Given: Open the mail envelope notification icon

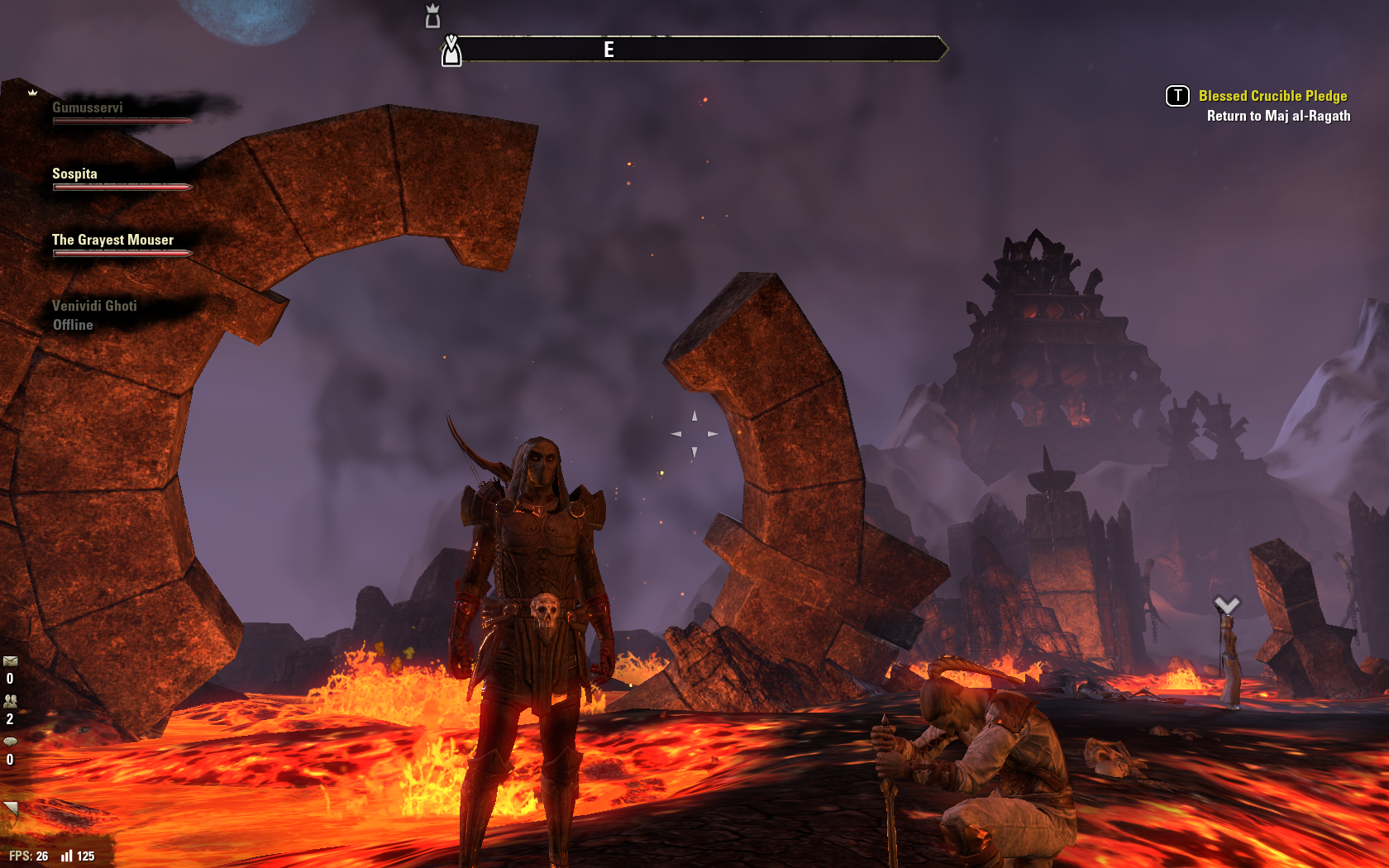Looking at the screenshot, I should 10,661.
